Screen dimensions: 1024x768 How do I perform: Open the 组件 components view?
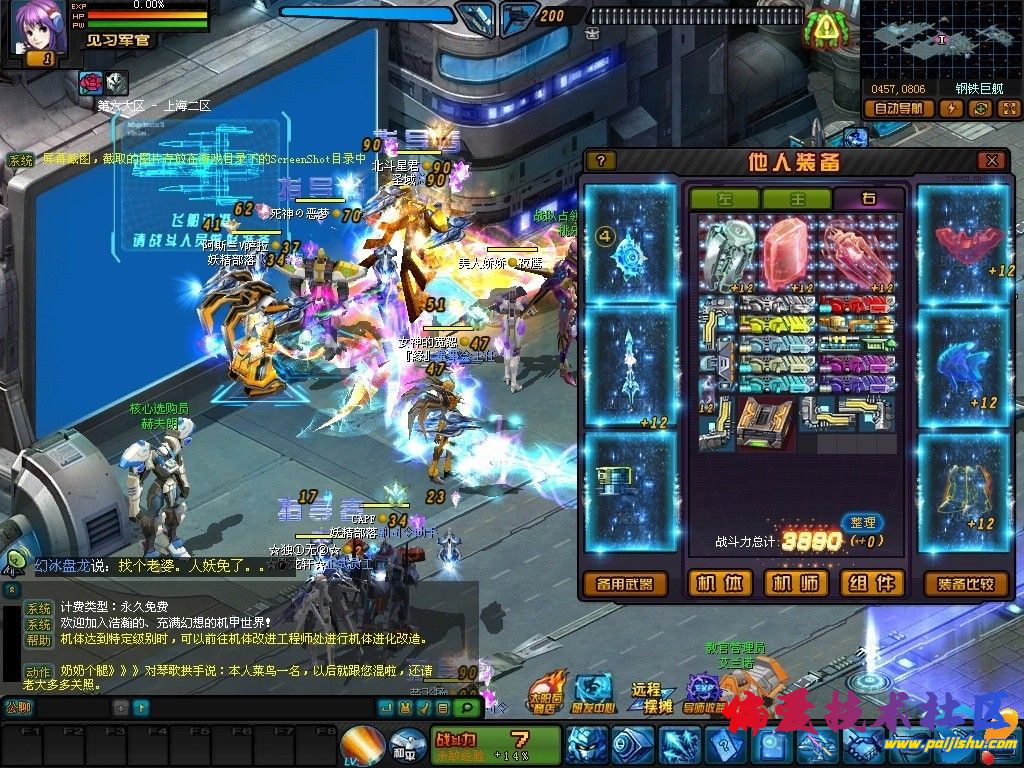tap(871, 584)
